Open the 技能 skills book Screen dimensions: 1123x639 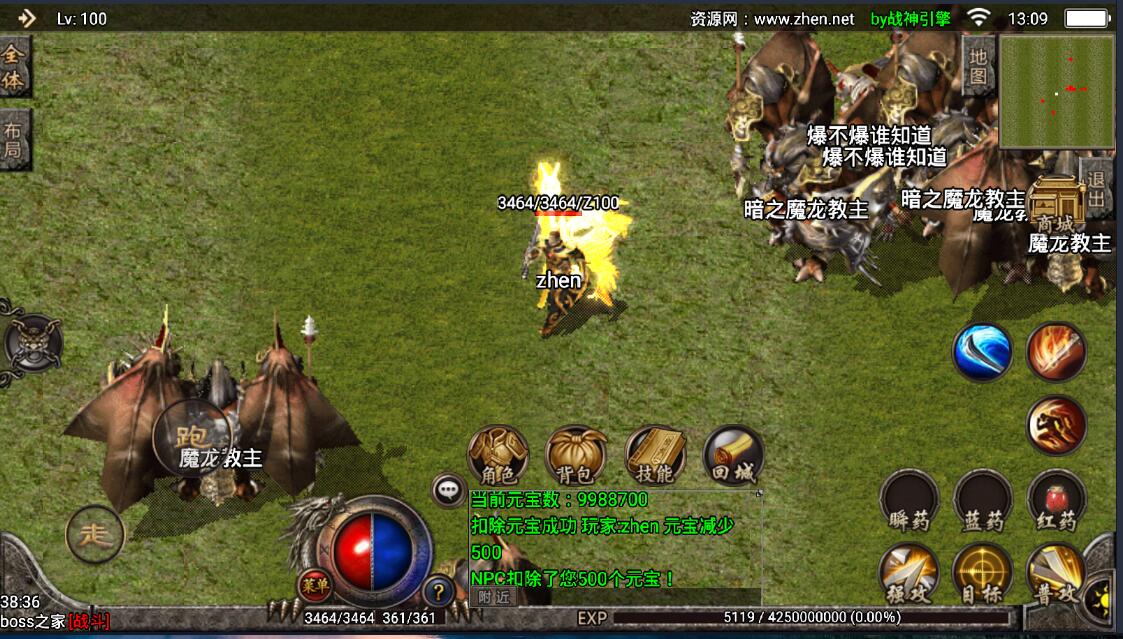click(655, 455)
